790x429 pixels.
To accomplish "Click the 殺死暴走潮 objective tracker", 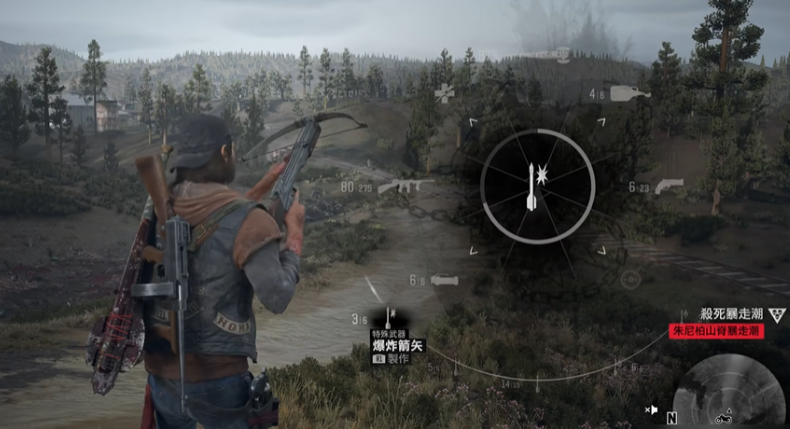I will pos(729,314).
